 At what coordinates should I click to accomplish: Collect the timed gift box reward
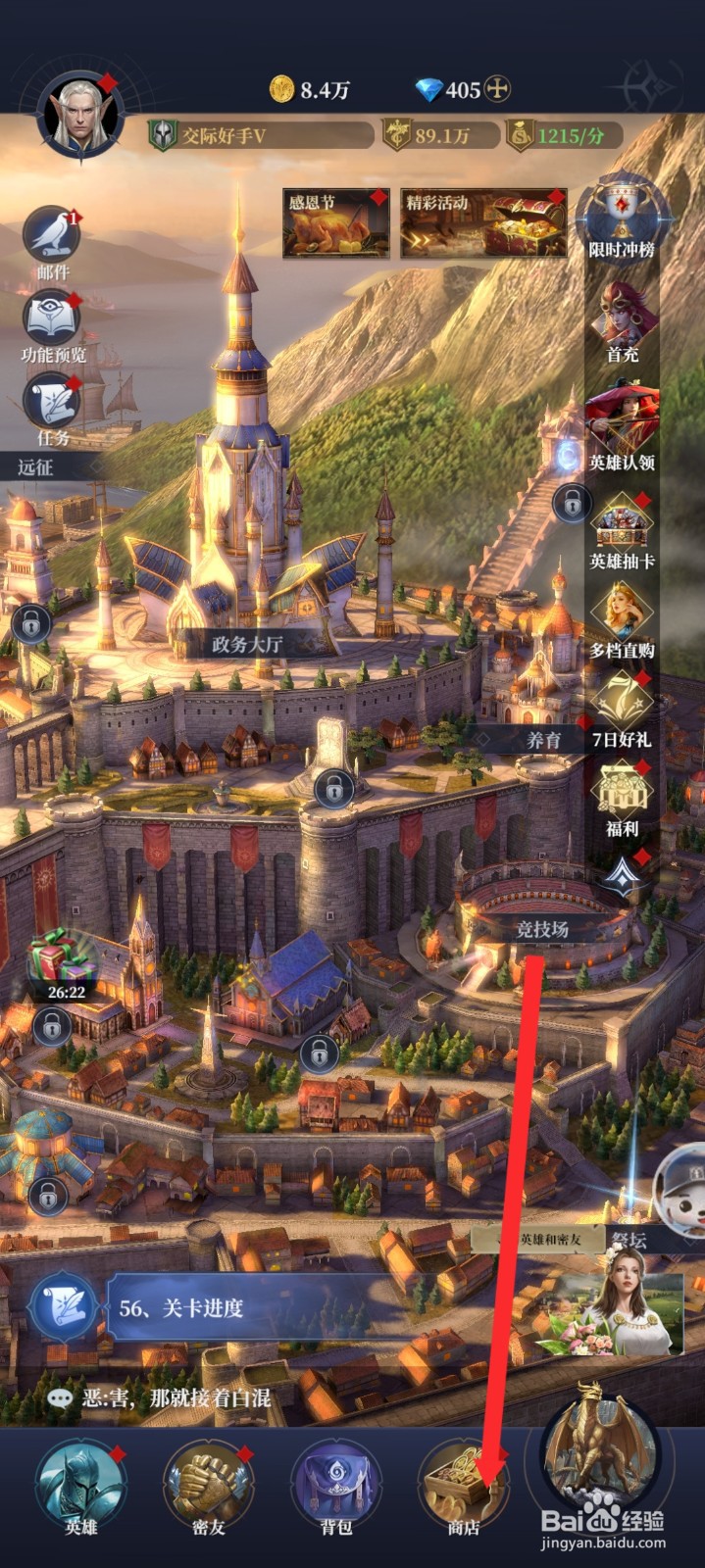(x=64, y=962)
